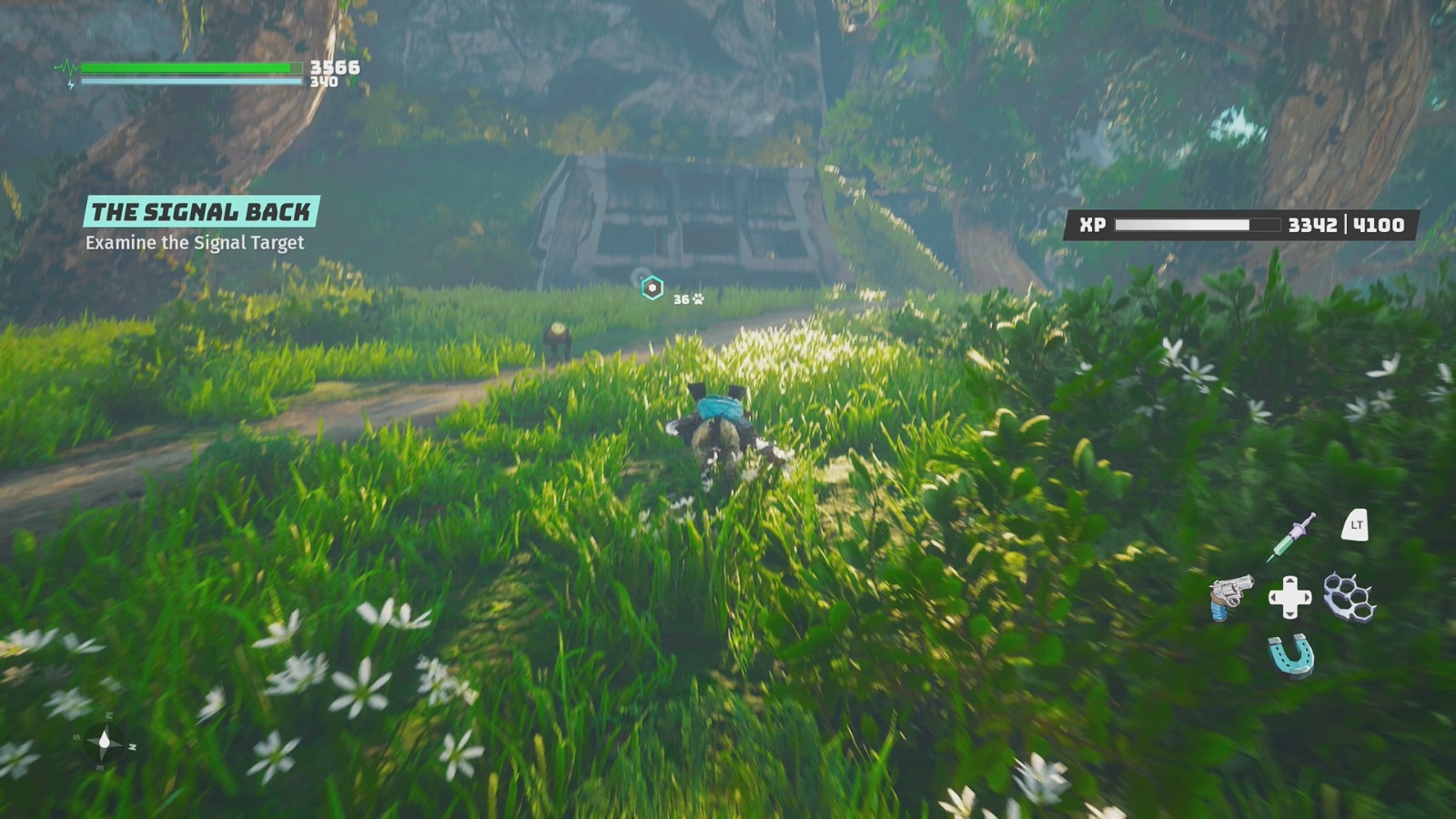Click the lightning energy icon
The width and height of the screenshot is (1456, 819).
click(71, 83)
